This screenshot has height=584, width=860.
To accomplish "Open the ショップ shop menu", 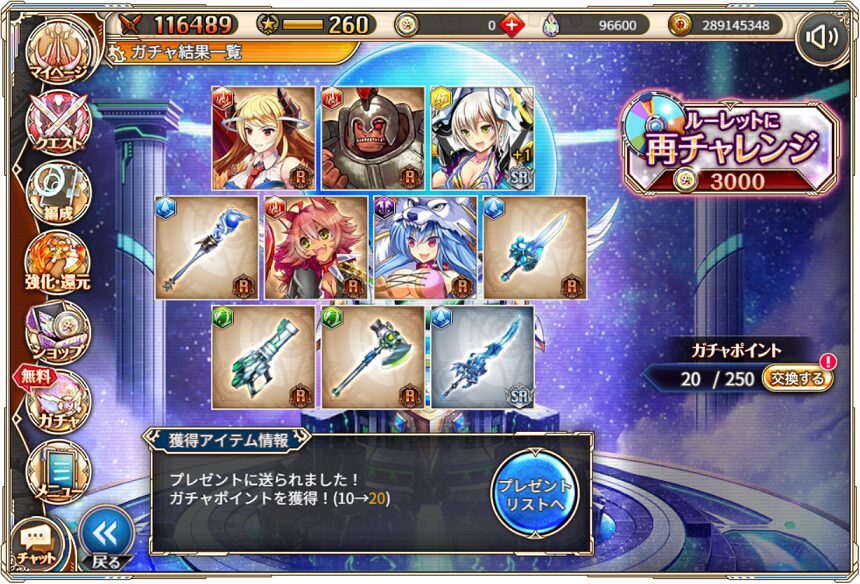I will pyautogui.click(x=57, y=332).
